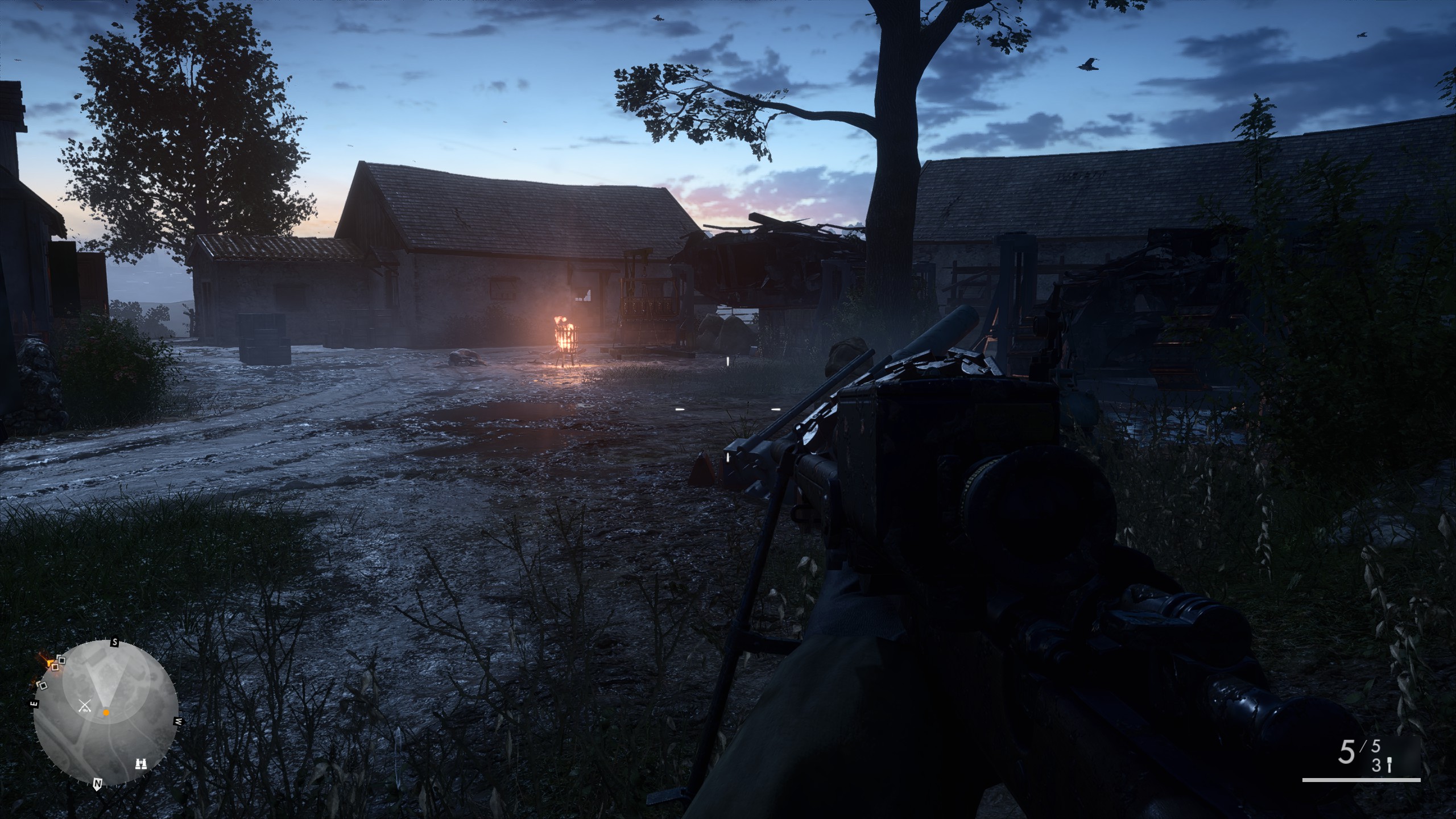Select the crossed rifles marker on minimap
Screen dimensions: 1456x819
[85, 706]
